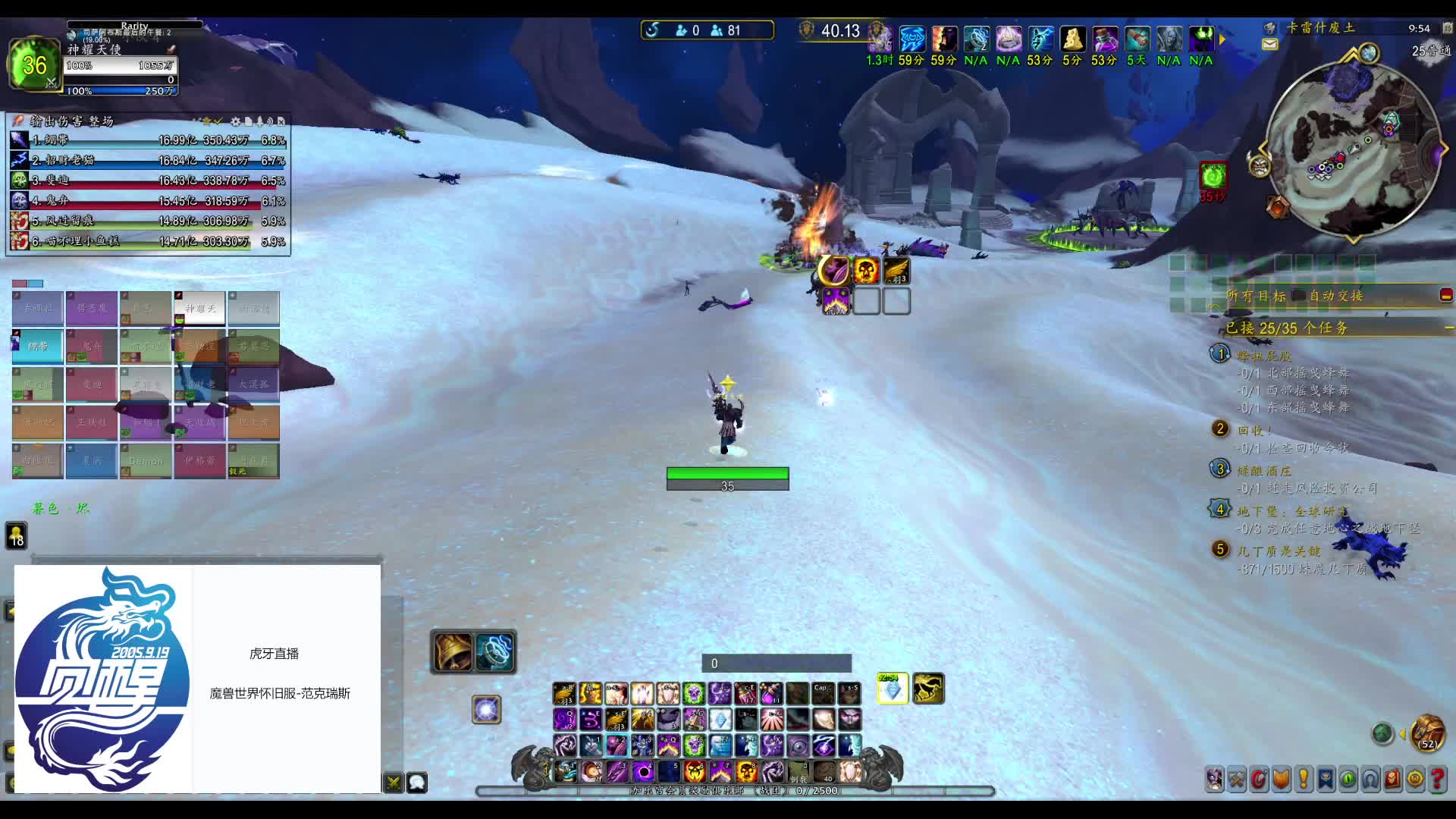Open the quest log exclamation mark button
Screen dimensions: 1456x819
tap(1304, 779)
